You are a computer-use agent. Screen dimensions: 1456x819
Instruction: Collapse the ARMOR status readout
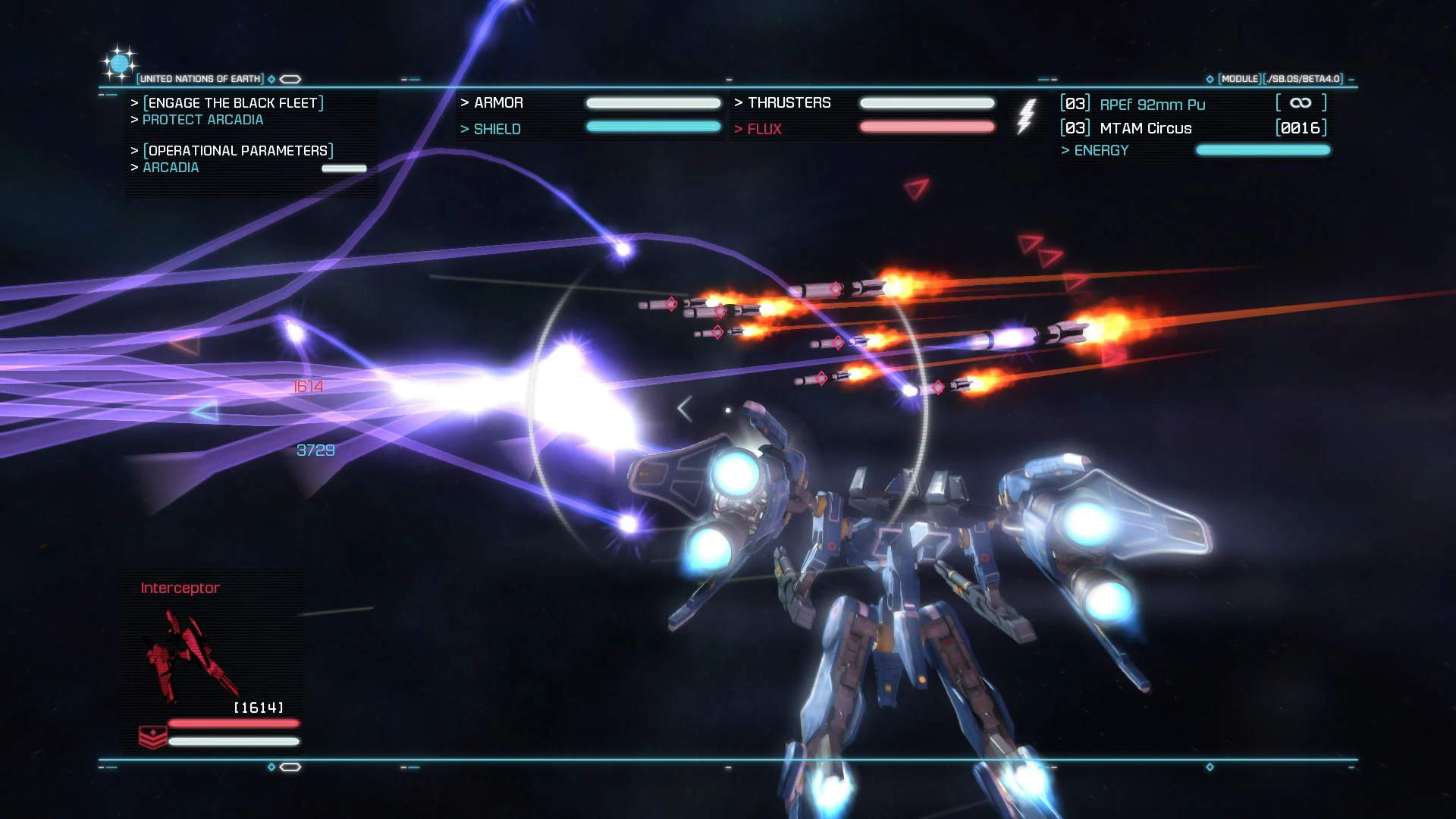pyautogui.click(x=497, y=102)
